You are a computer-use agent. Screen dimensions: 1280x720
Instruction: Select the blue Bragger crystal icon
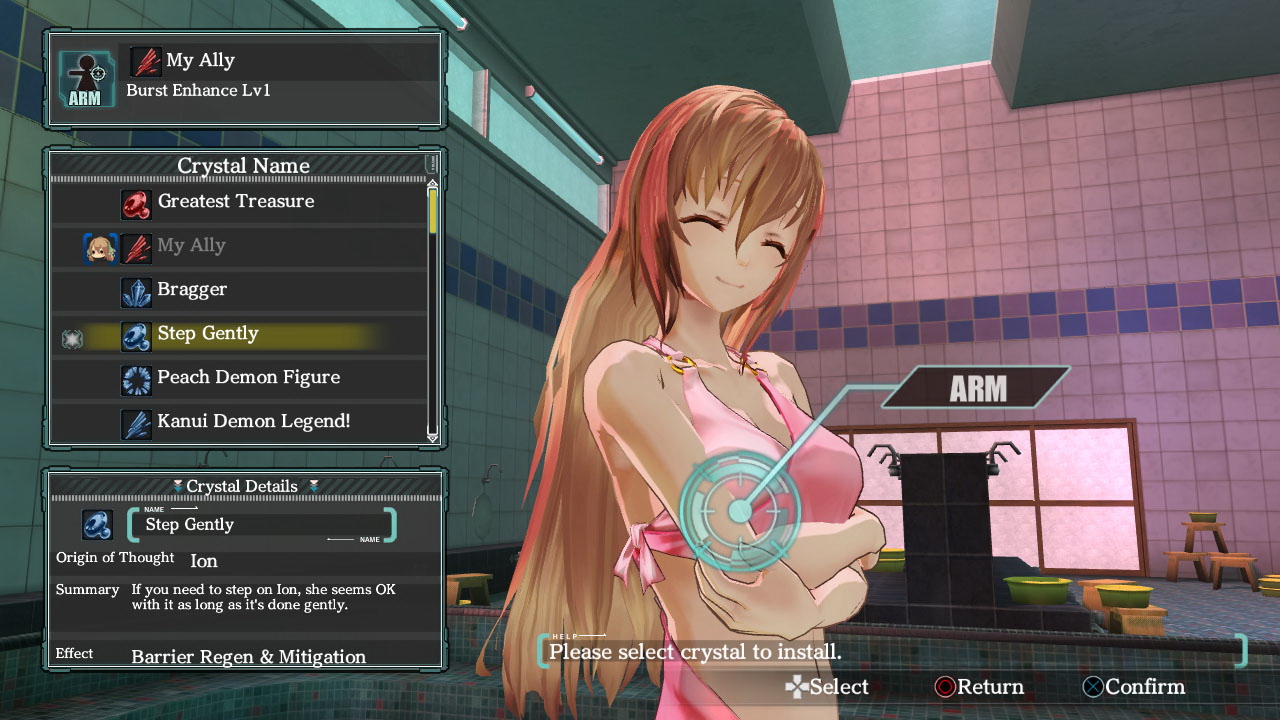pyautogui.click(x=137, y=290)
